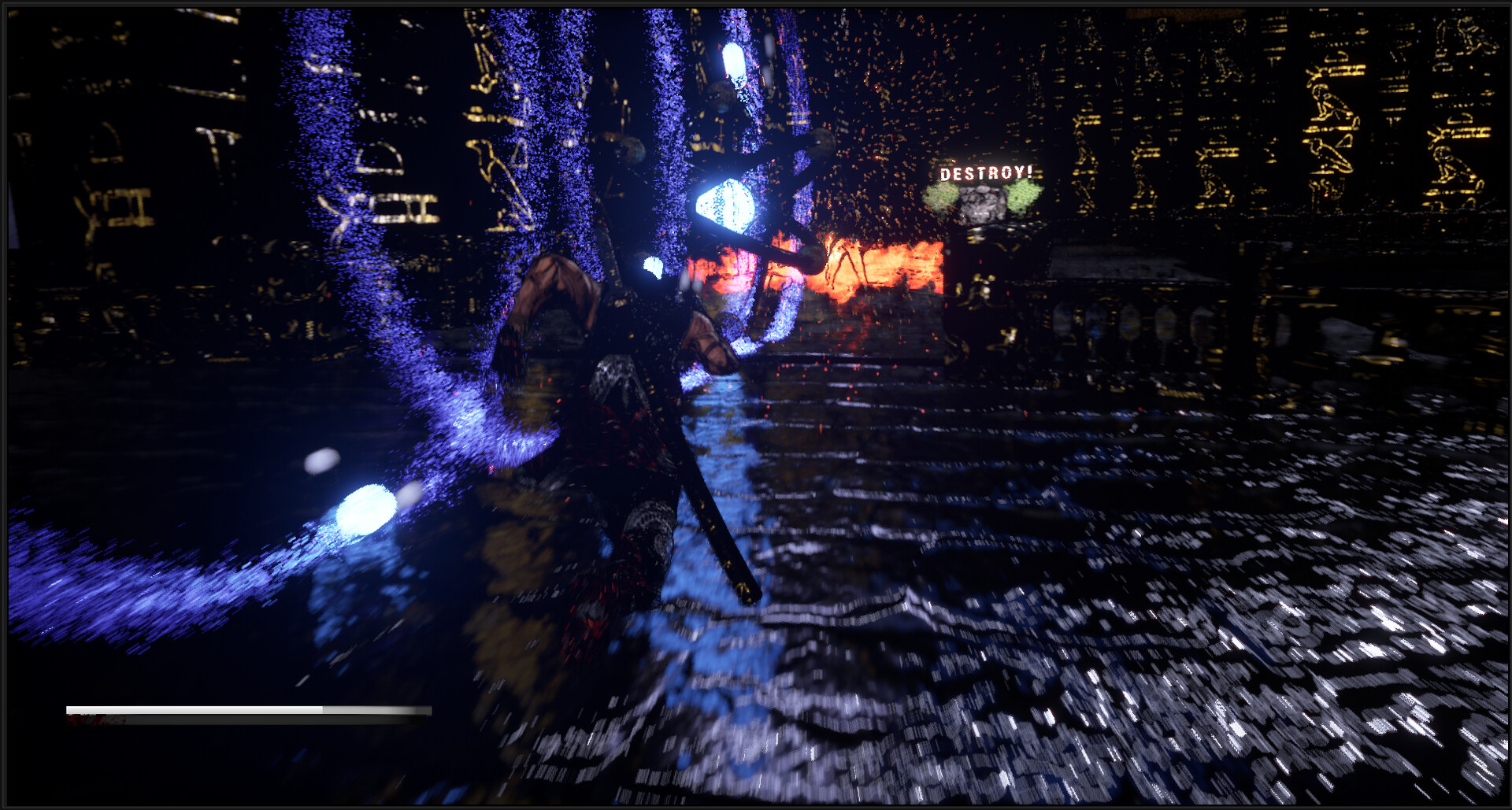Target the boulder under the DESTROY marker
The height and width of the screenshot is (810, 1512).
coord(983,206)
